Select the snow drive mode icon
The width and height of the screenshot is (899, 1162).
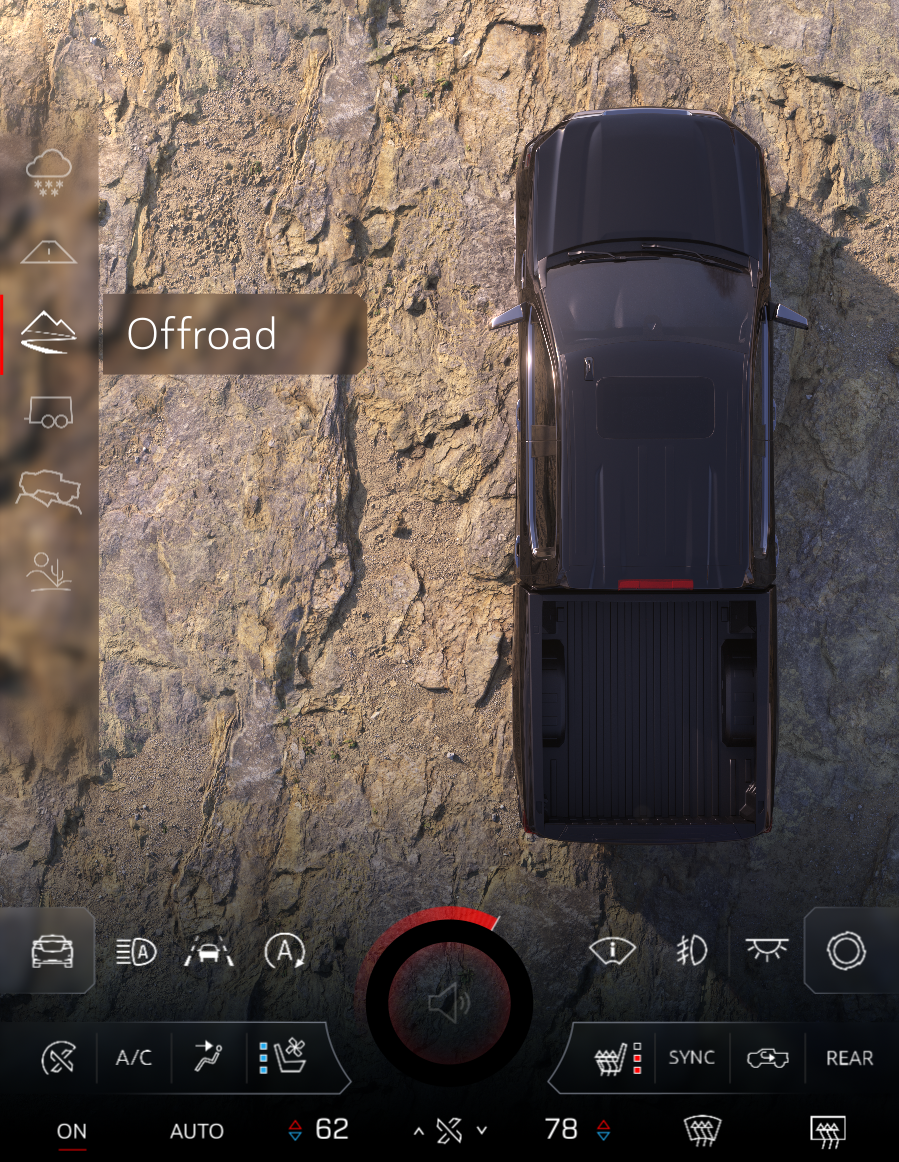point(48,172)
